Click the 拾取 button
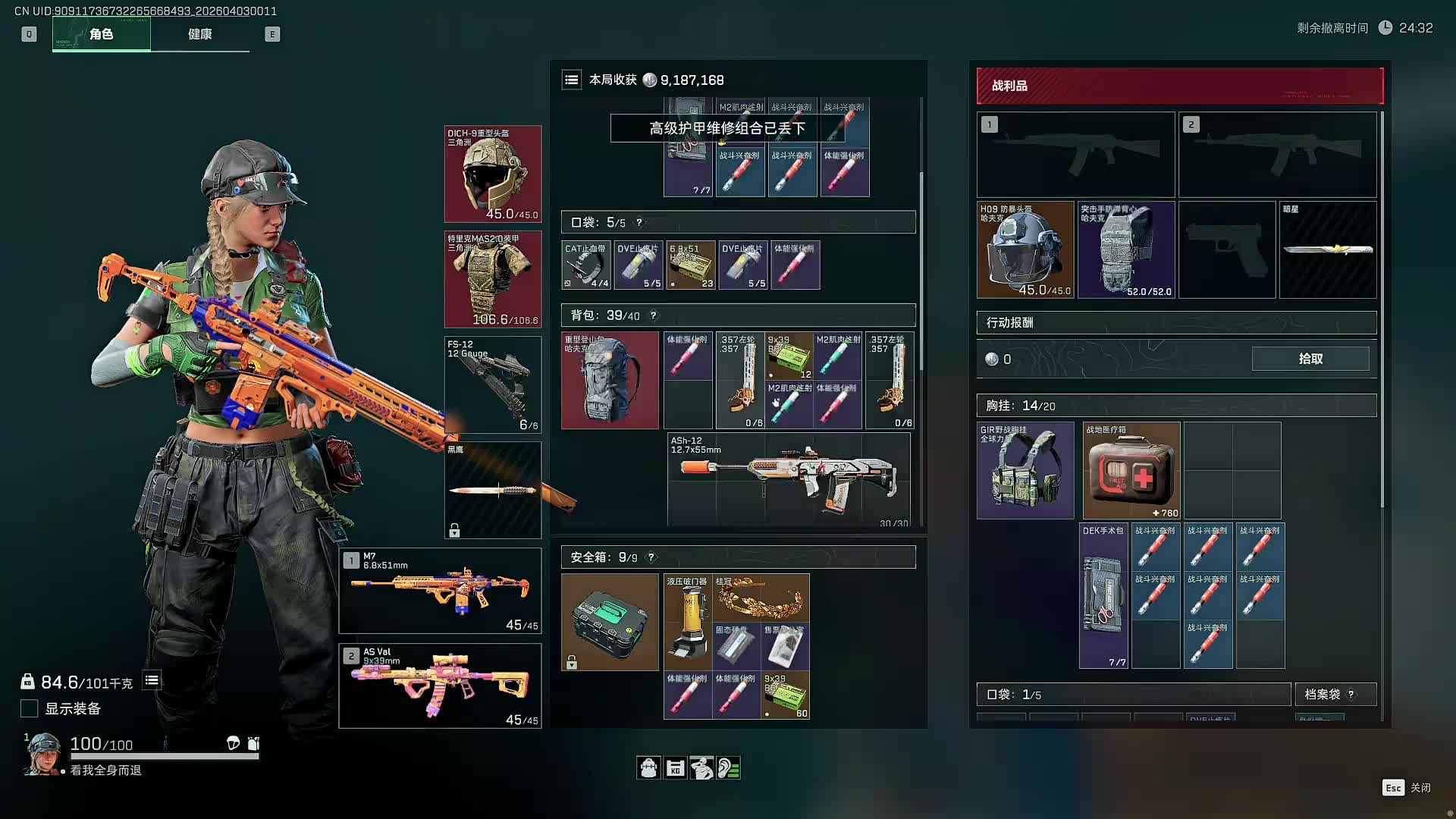 coord(1310,359)
